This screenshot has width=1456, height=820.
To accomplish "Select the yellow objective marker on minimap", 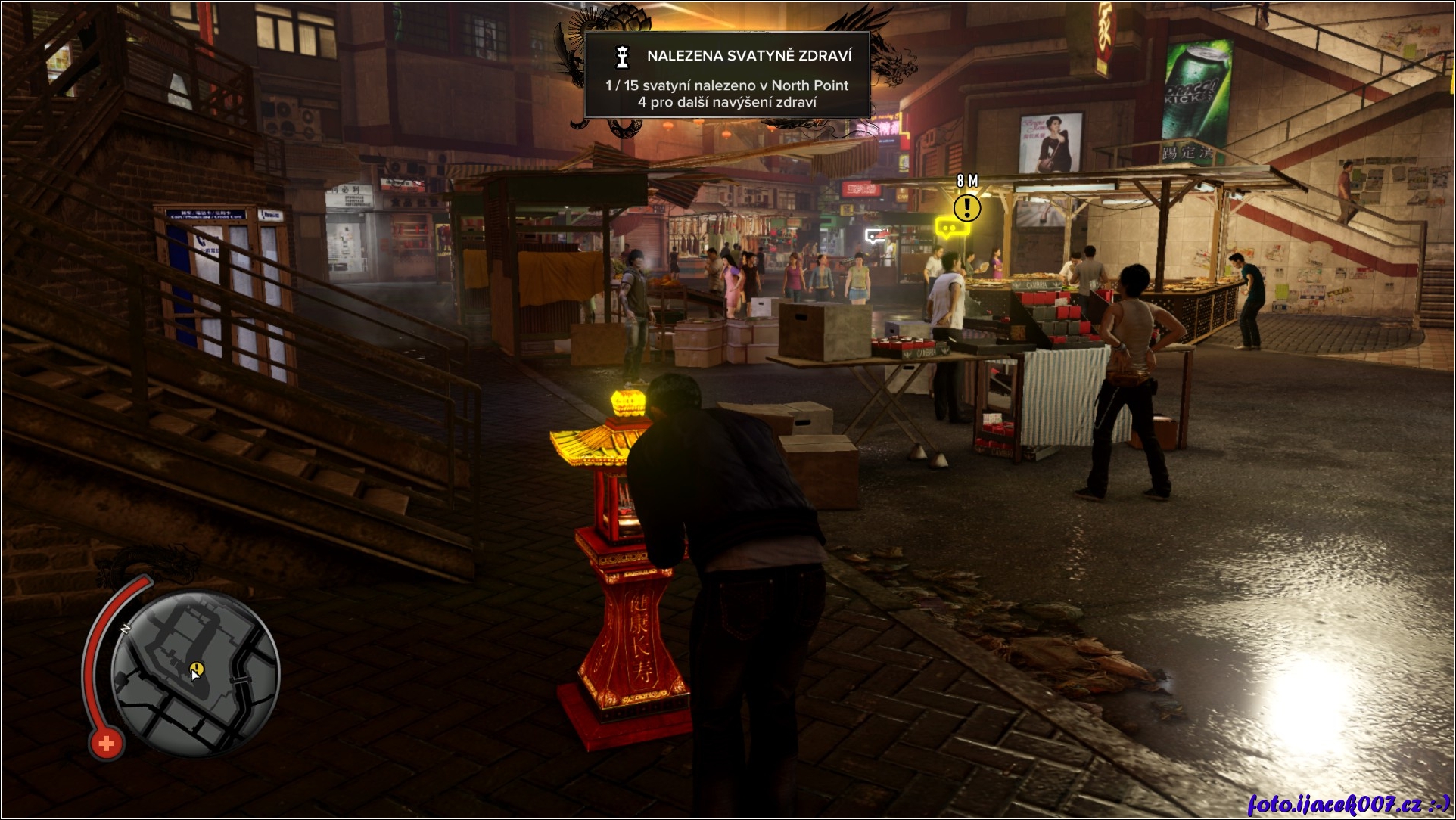I will pos(197,668).
